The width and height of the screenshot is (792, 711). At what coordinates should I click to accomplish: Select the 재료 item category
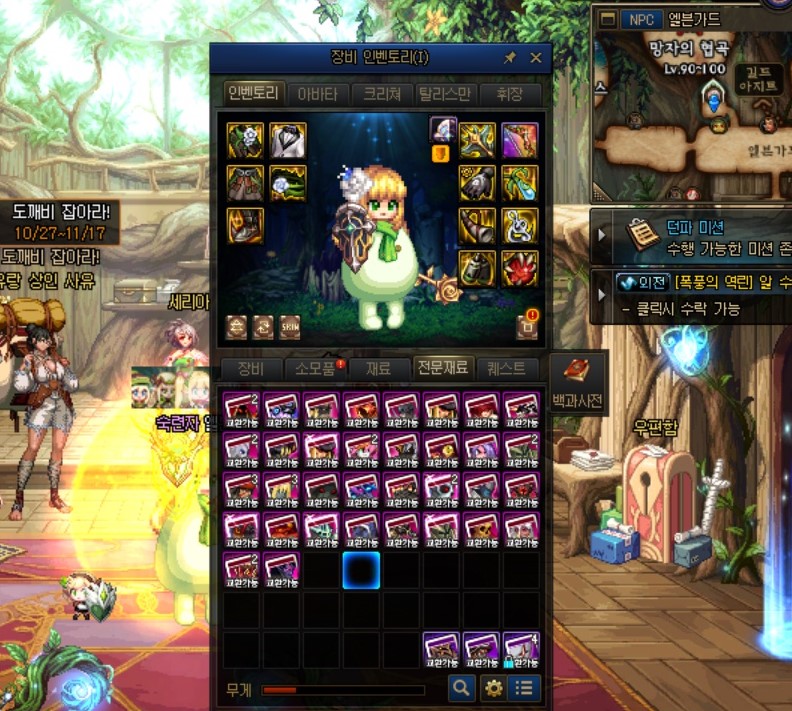(378, 368)
